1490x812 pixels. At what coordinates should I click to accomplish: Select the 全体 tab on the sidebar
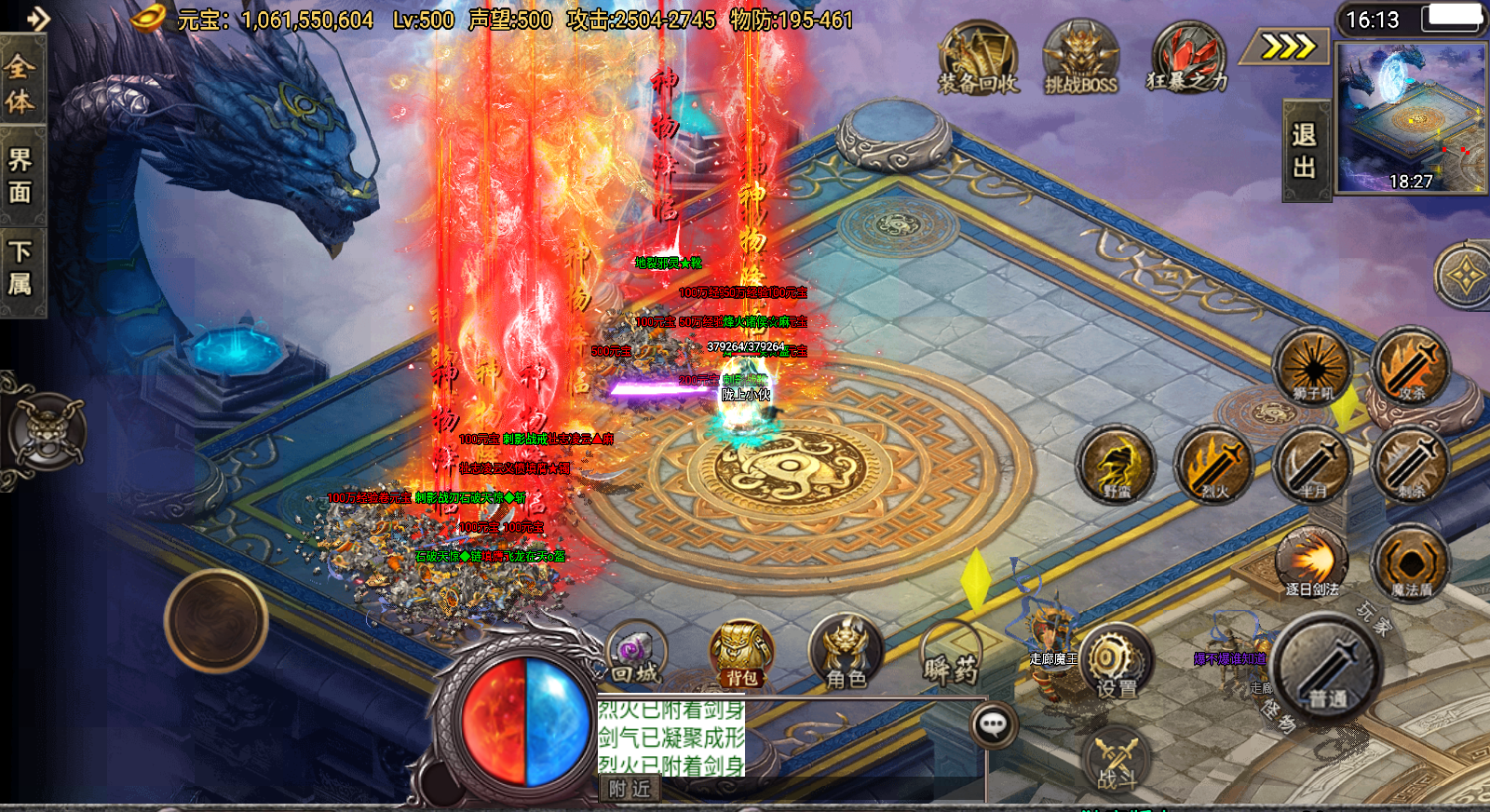(x=20, y=83)
